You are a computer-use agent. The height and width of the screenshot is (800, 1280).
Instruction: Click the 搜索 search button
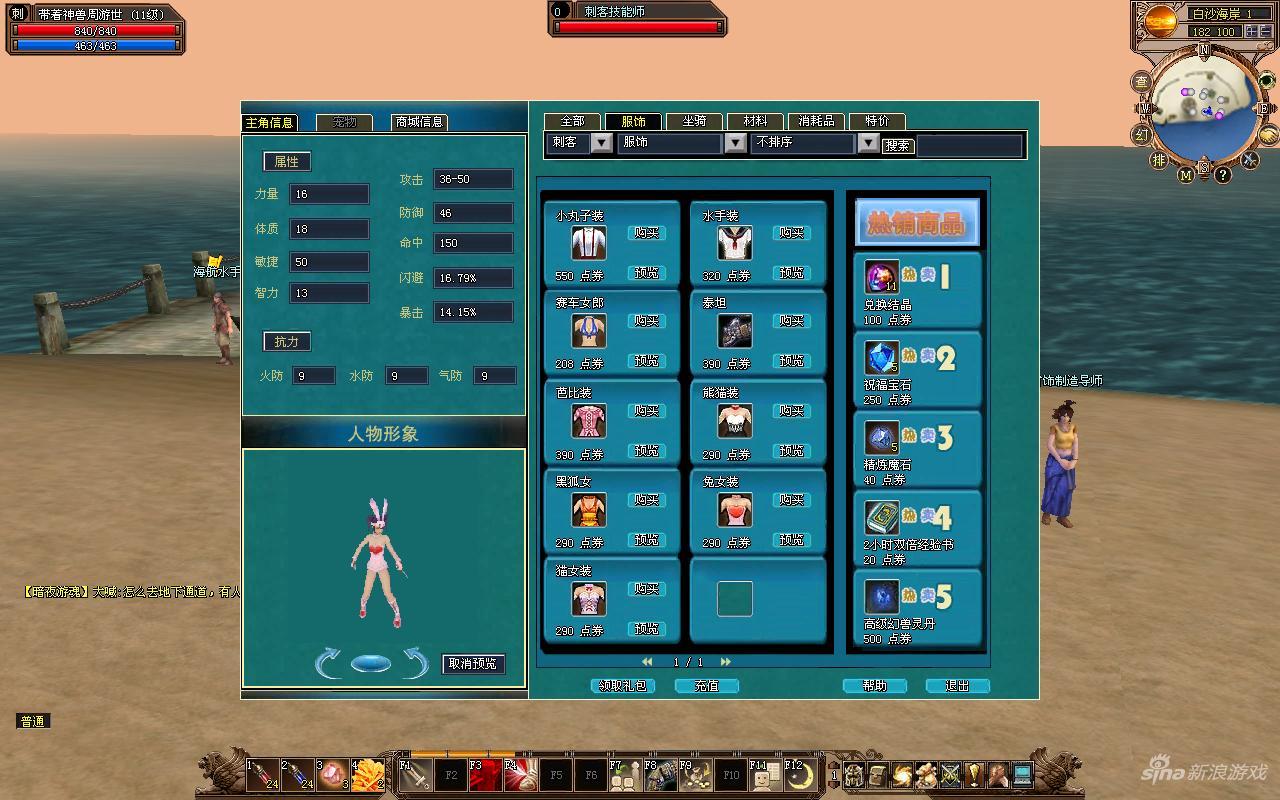pos(897,146)
